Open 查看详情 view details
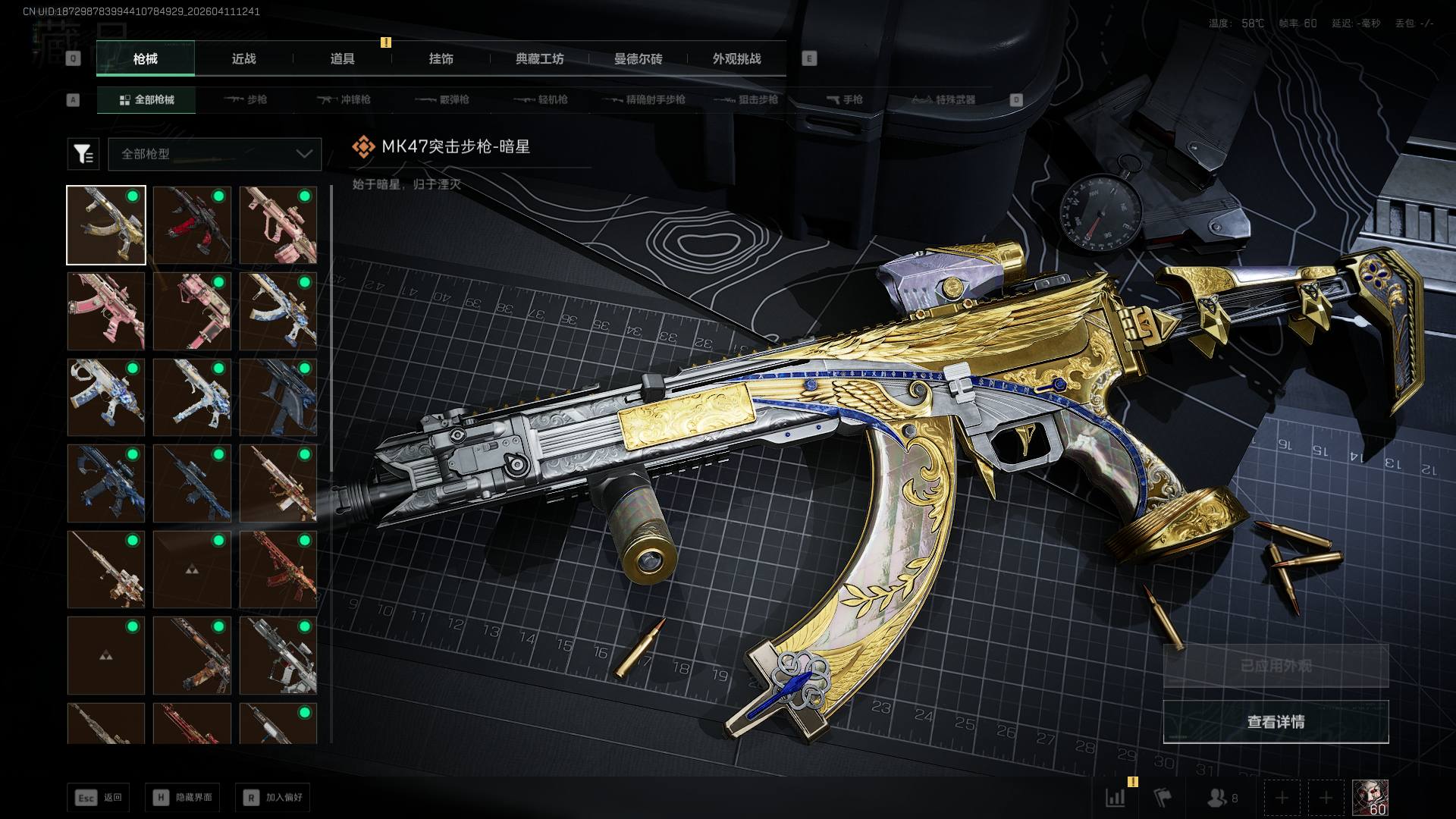The width and height of the screenshot is (1456, 819). 1276,722
